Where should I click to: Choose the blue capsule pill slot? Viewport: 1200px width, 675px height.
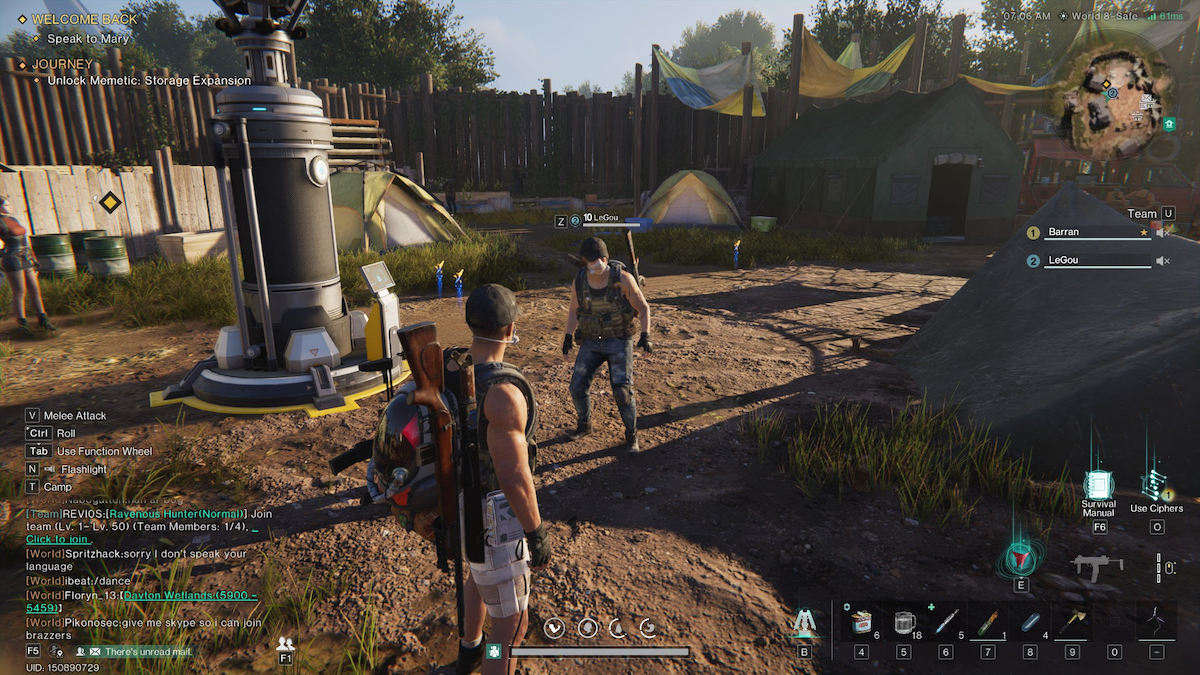1030,622
